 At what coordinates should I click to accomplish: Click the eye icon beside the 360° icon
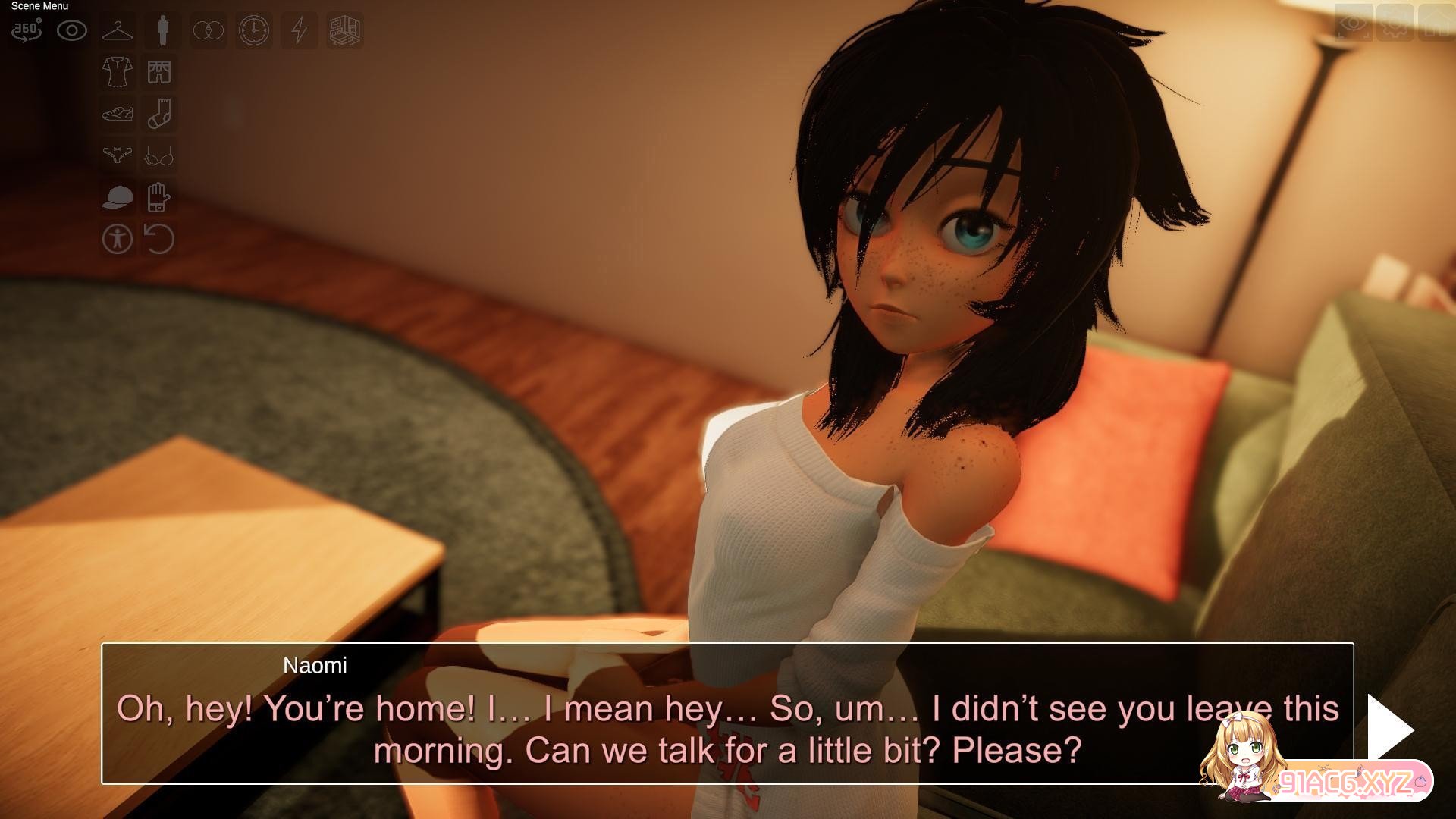[x=72, y=30]
